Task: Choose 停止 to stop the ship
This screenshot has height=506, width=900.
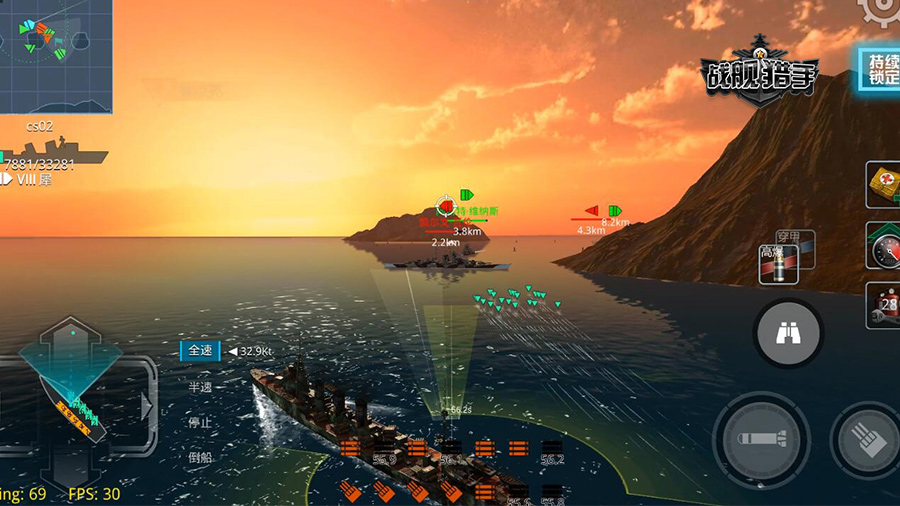Action: click(x=200, y=422)
